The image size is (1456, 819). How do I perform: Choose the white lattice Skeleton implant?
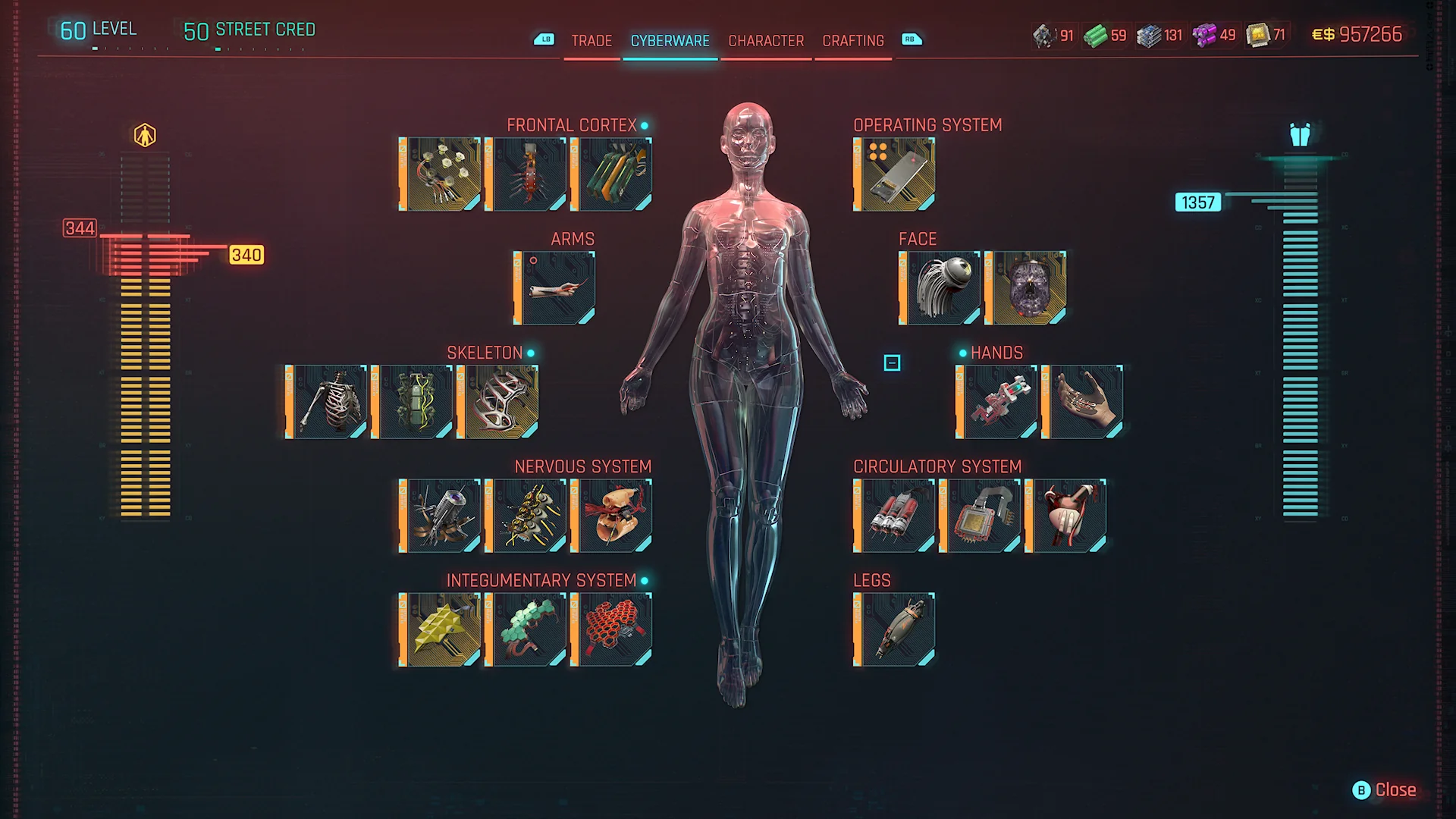tap(499, 402)
